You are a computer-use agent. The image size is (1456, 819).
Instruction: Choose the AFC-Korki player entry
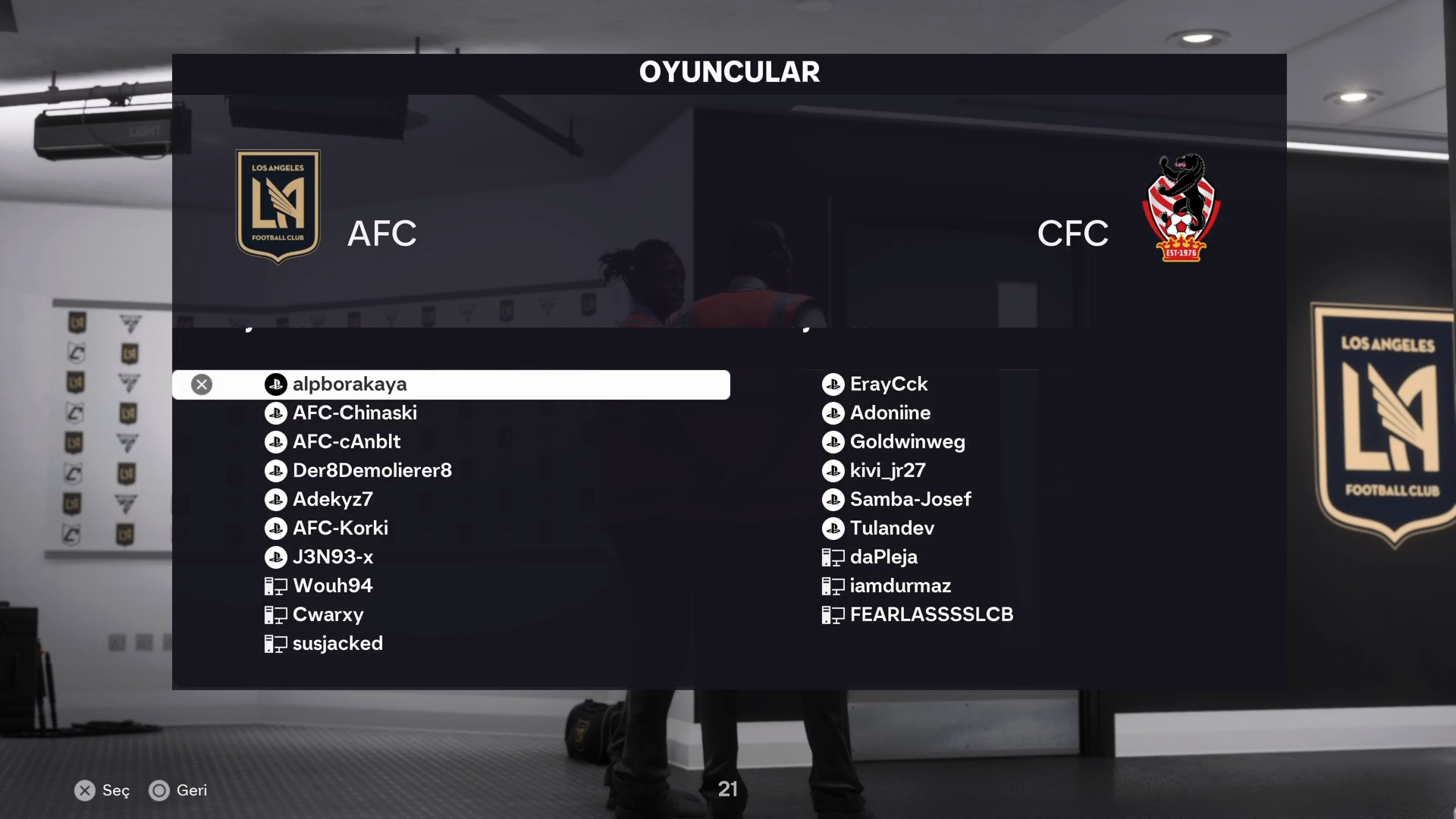point(340,529)
